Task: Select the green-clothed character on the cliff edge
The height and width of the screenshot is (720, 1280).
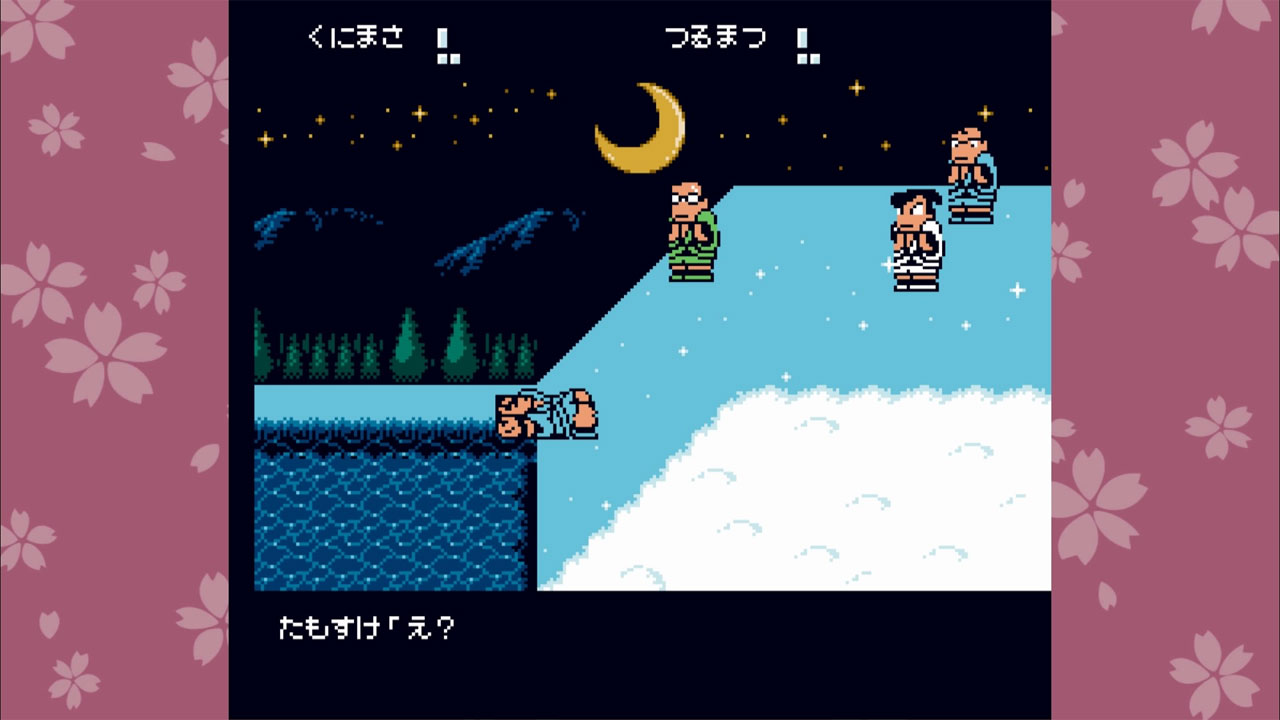Action: (692, 230)
